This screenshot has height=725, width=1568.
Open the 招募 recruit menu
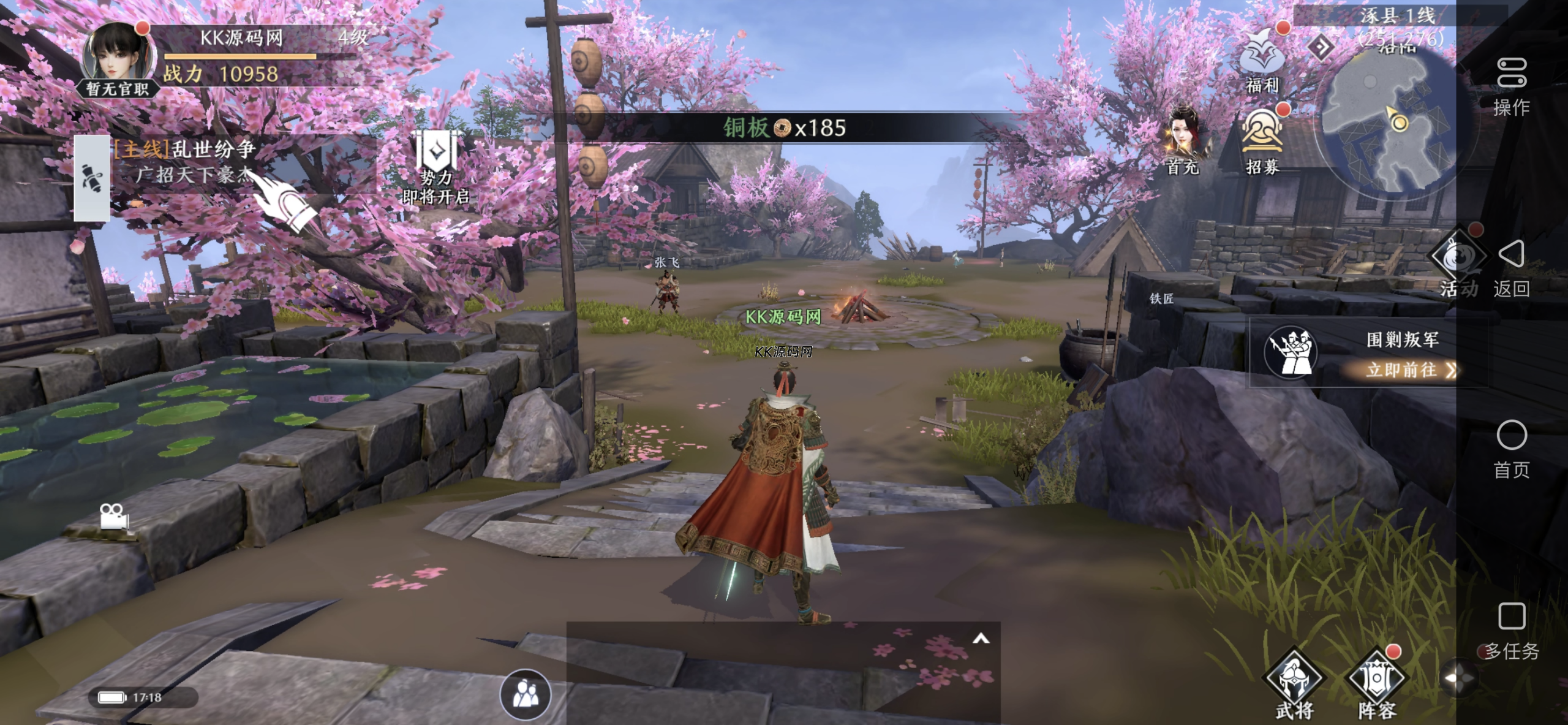(1262, 138)
